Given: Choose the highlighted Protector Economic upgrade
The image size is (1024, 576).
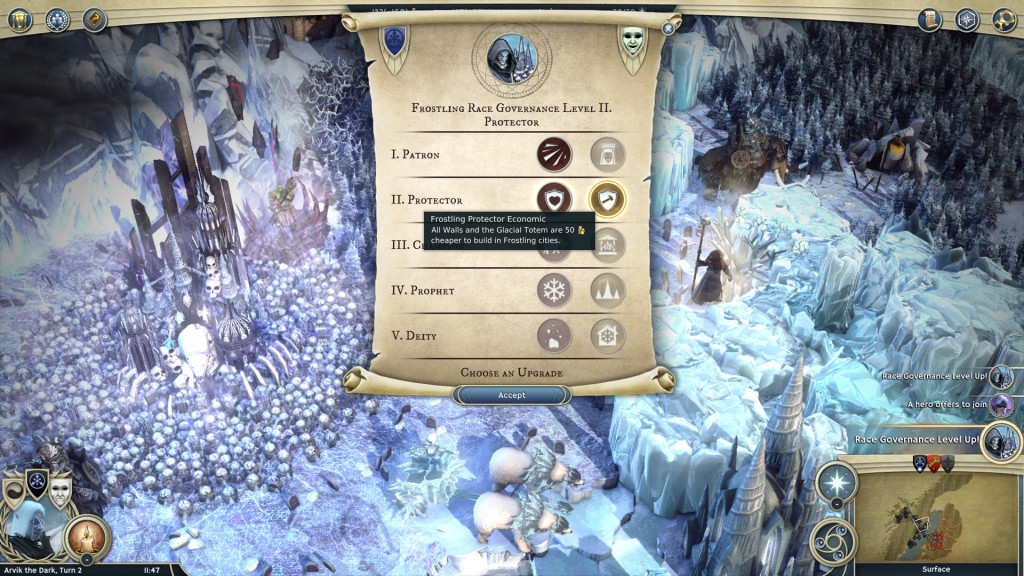Looking at the screenshot, I should tap(607, 198).
